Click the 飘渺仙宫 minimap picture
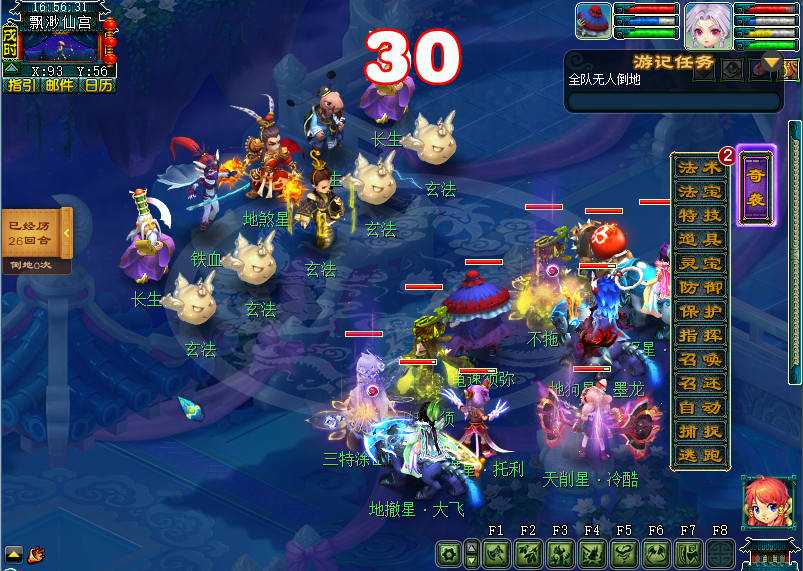Viewport: 803px width, 571px height. click(62, 46)
